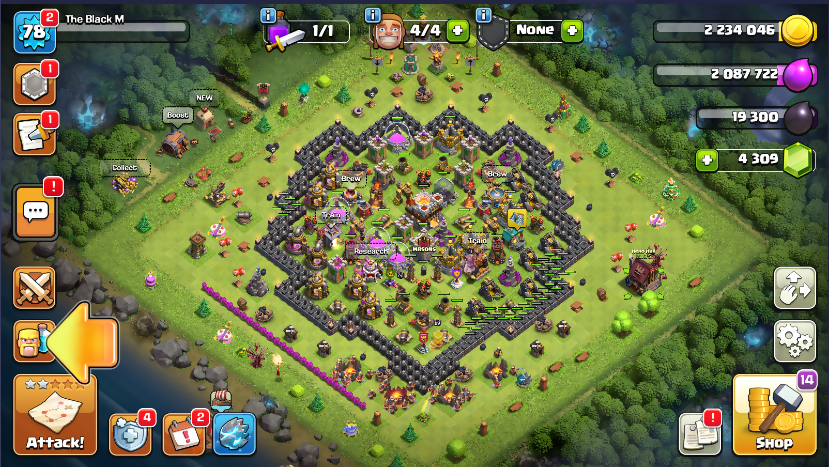Open the grey hexagon icon under the level badge
The height and width of the screenshot is (467, 829).
tap(33, 85)
